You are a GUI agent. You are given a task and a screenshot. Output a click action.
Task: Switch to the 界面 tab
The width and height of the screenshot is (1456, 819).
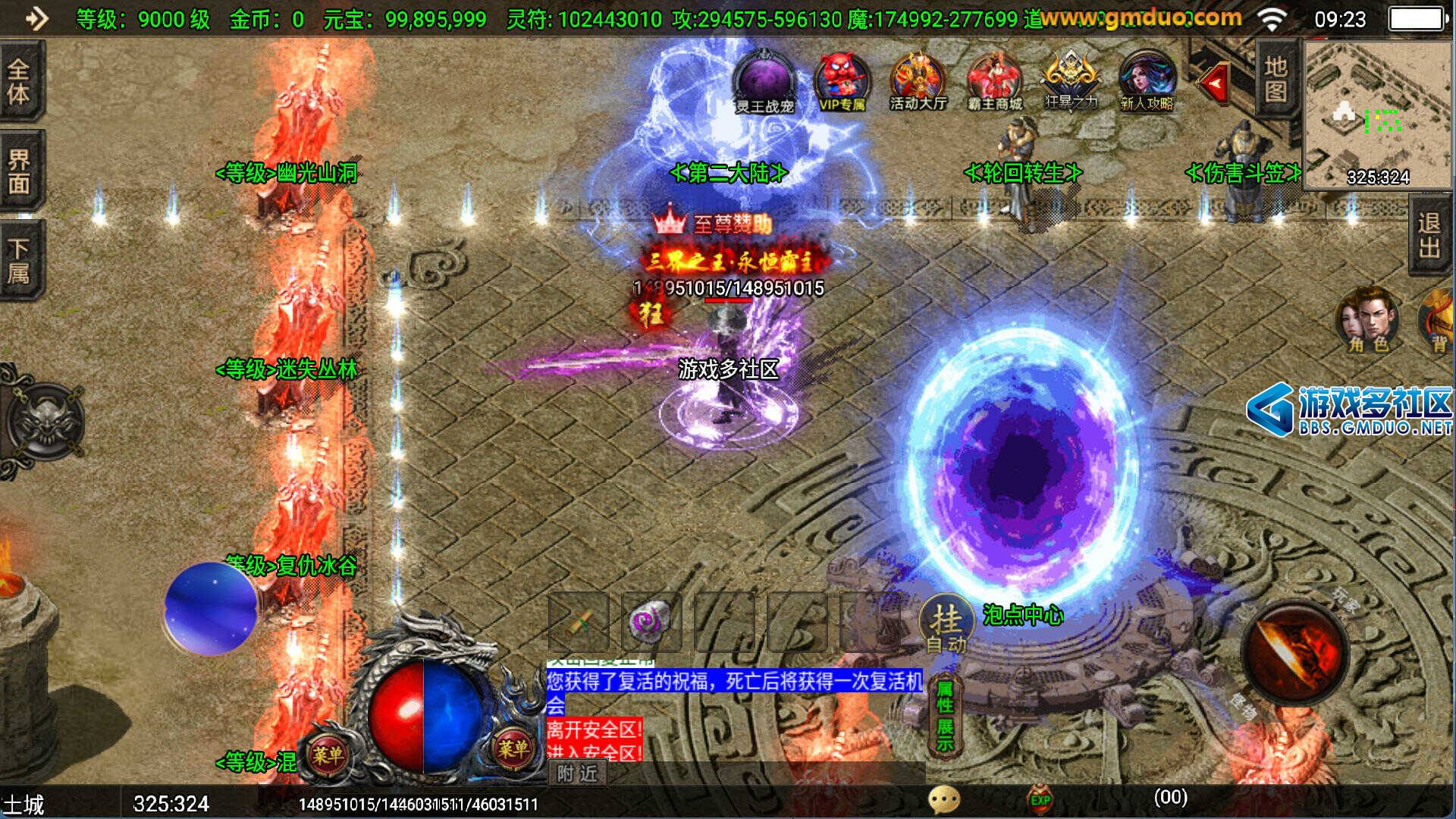click(19, 172)
